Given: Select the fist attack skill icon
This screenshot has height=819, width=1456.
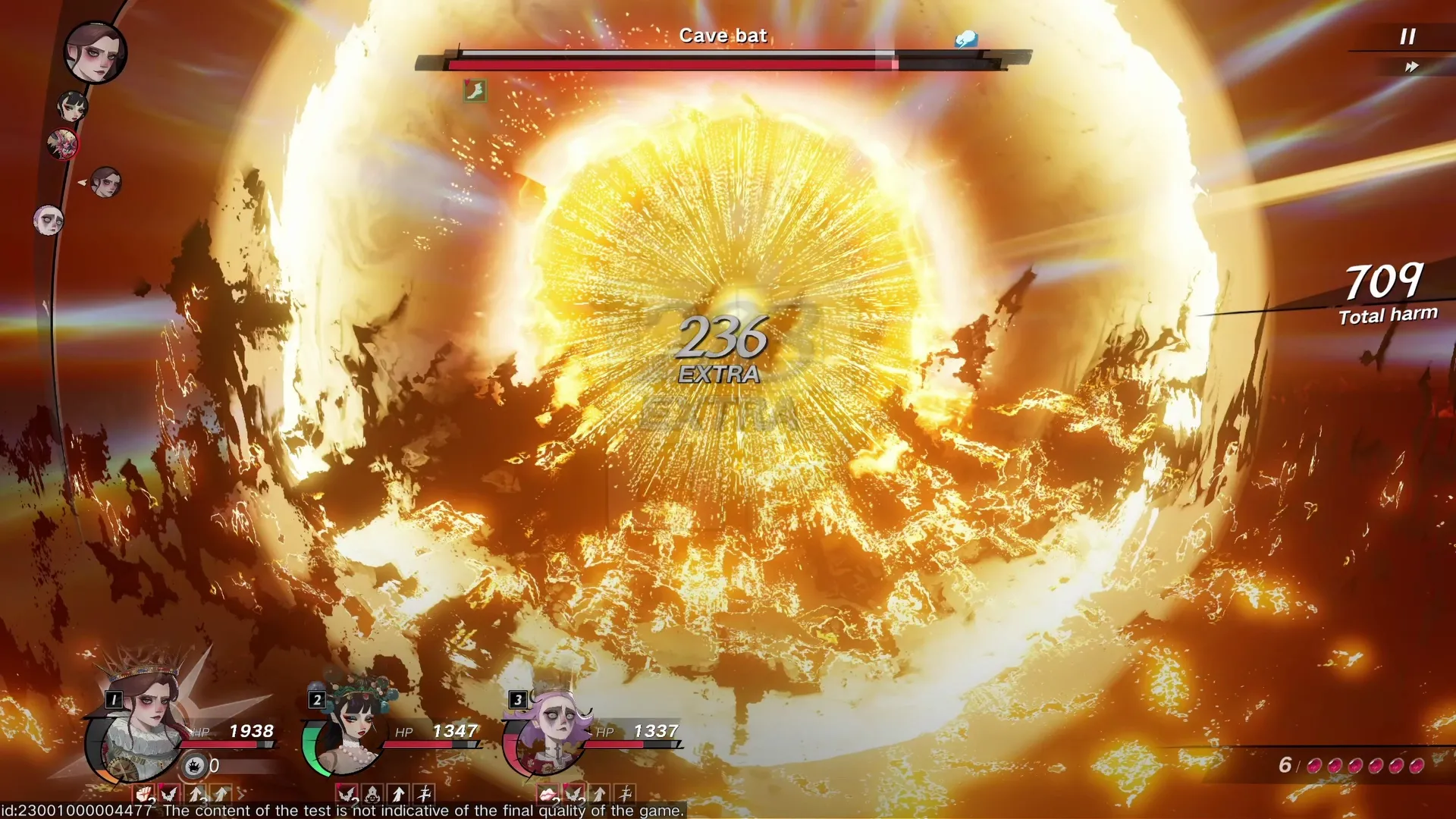Looking at the screenshot, I should pyautogui.click(x=142, y=793).
